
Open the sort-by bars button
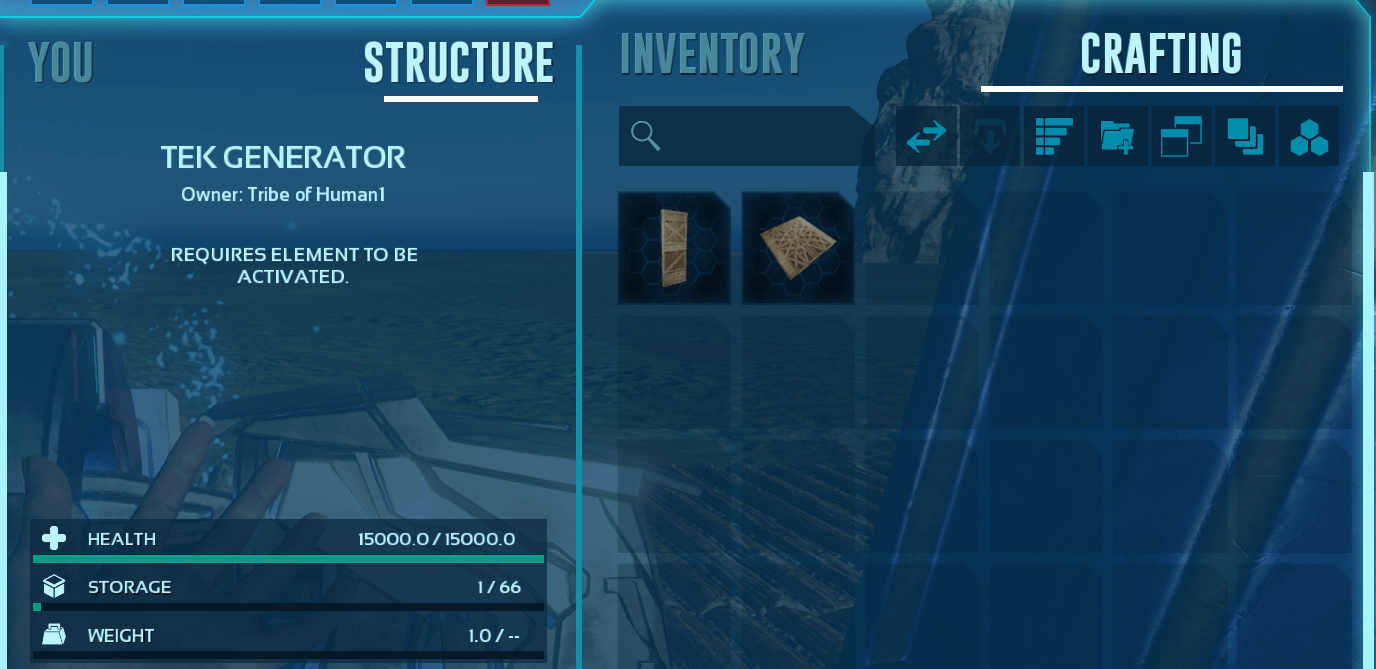(x=1053, y=137)
